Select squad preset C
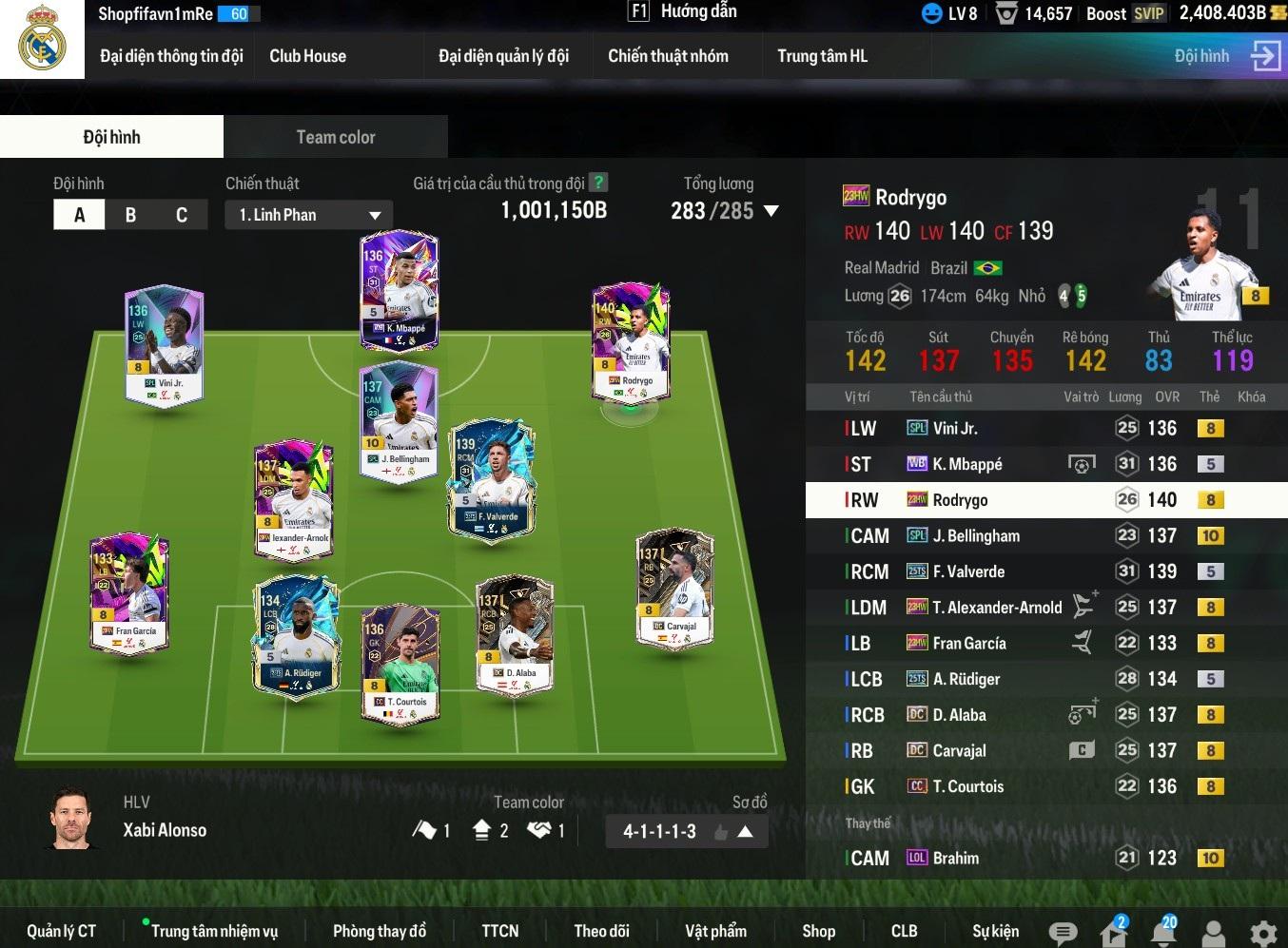Screen dimensions: 1288x948 (x=181, y=215)
